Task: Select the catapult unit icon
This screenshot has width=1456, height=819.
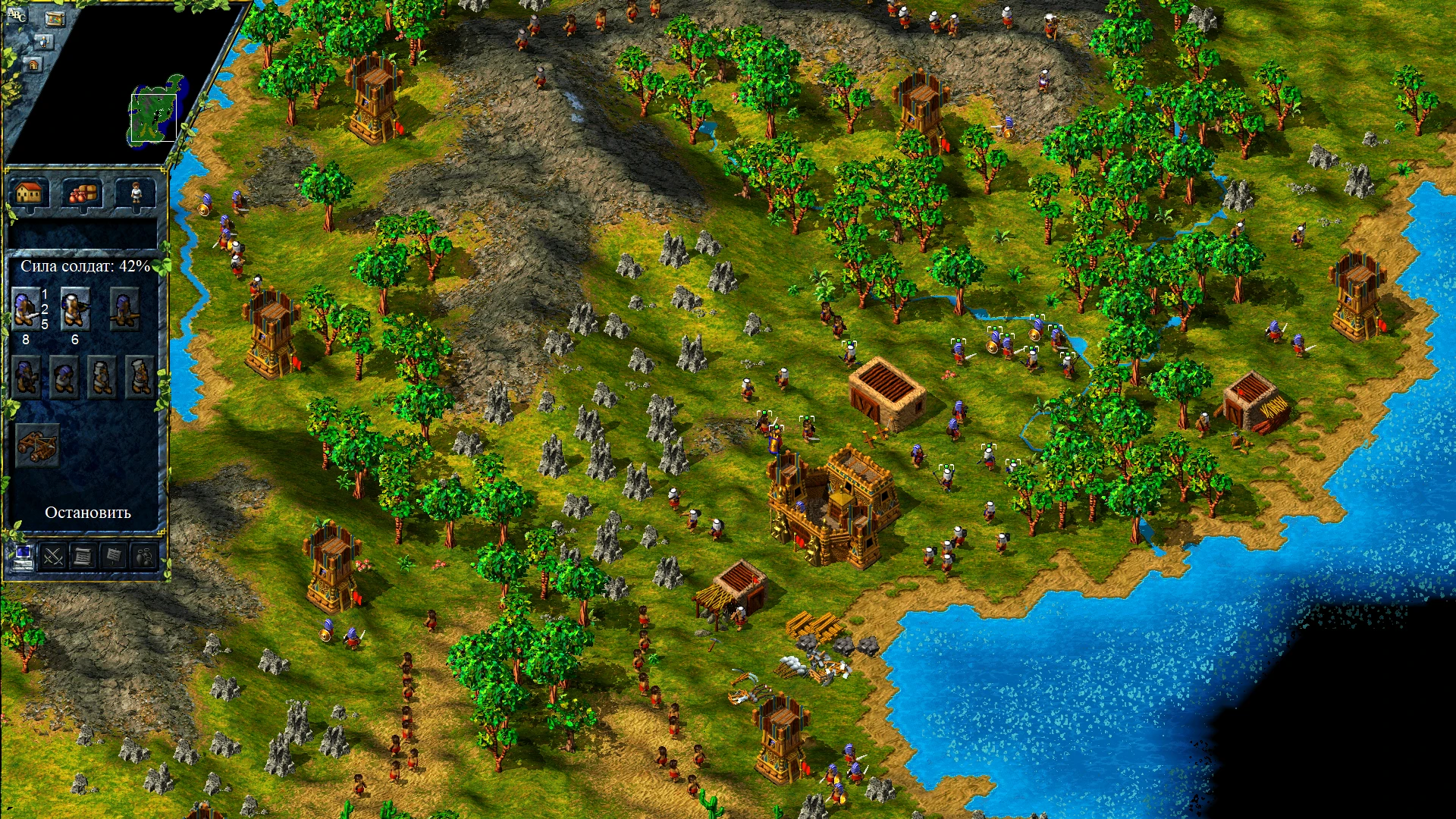Action: [37, 444]
